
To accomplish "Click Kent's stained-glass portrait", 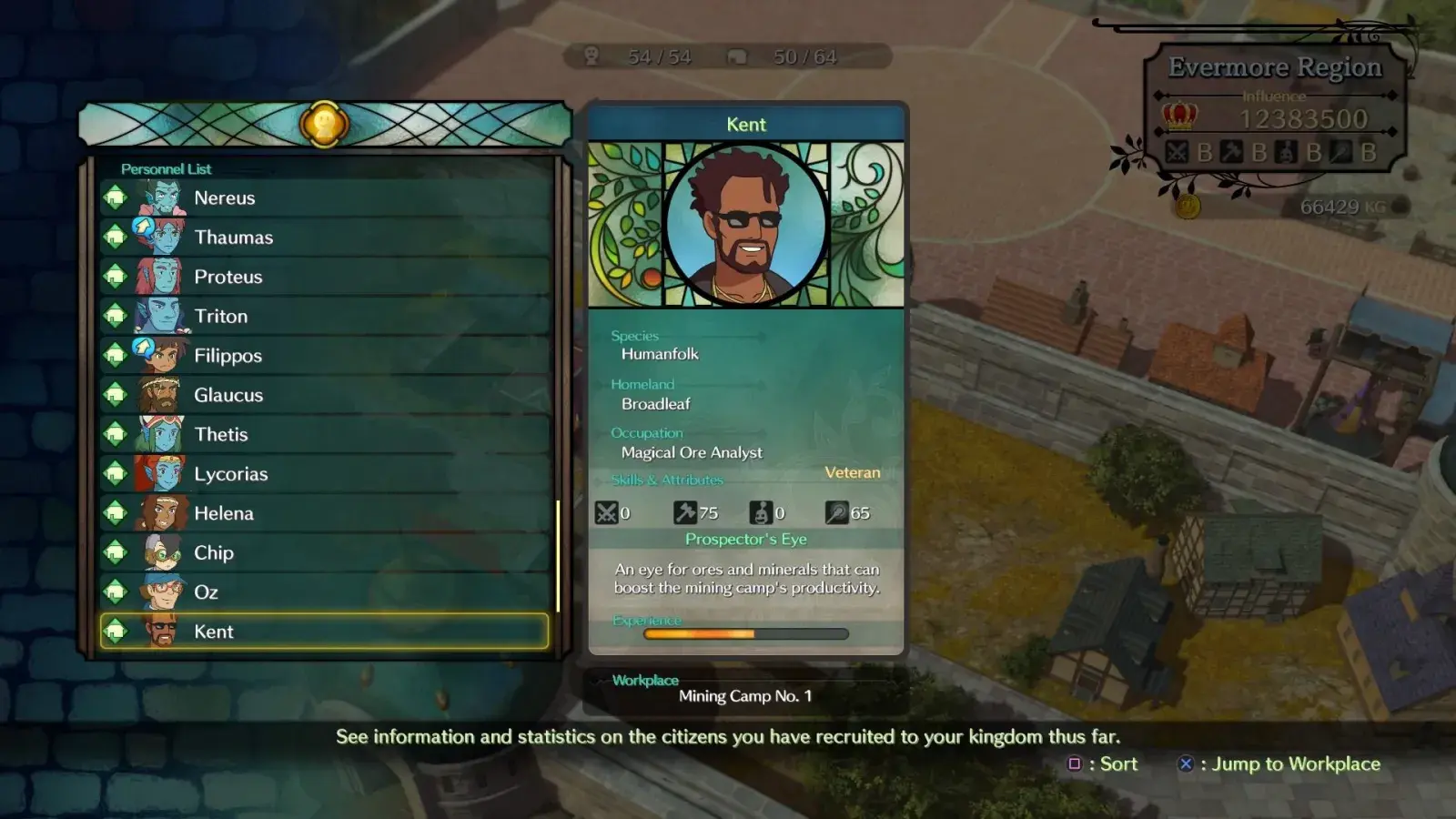I will (x=746, y=224).
